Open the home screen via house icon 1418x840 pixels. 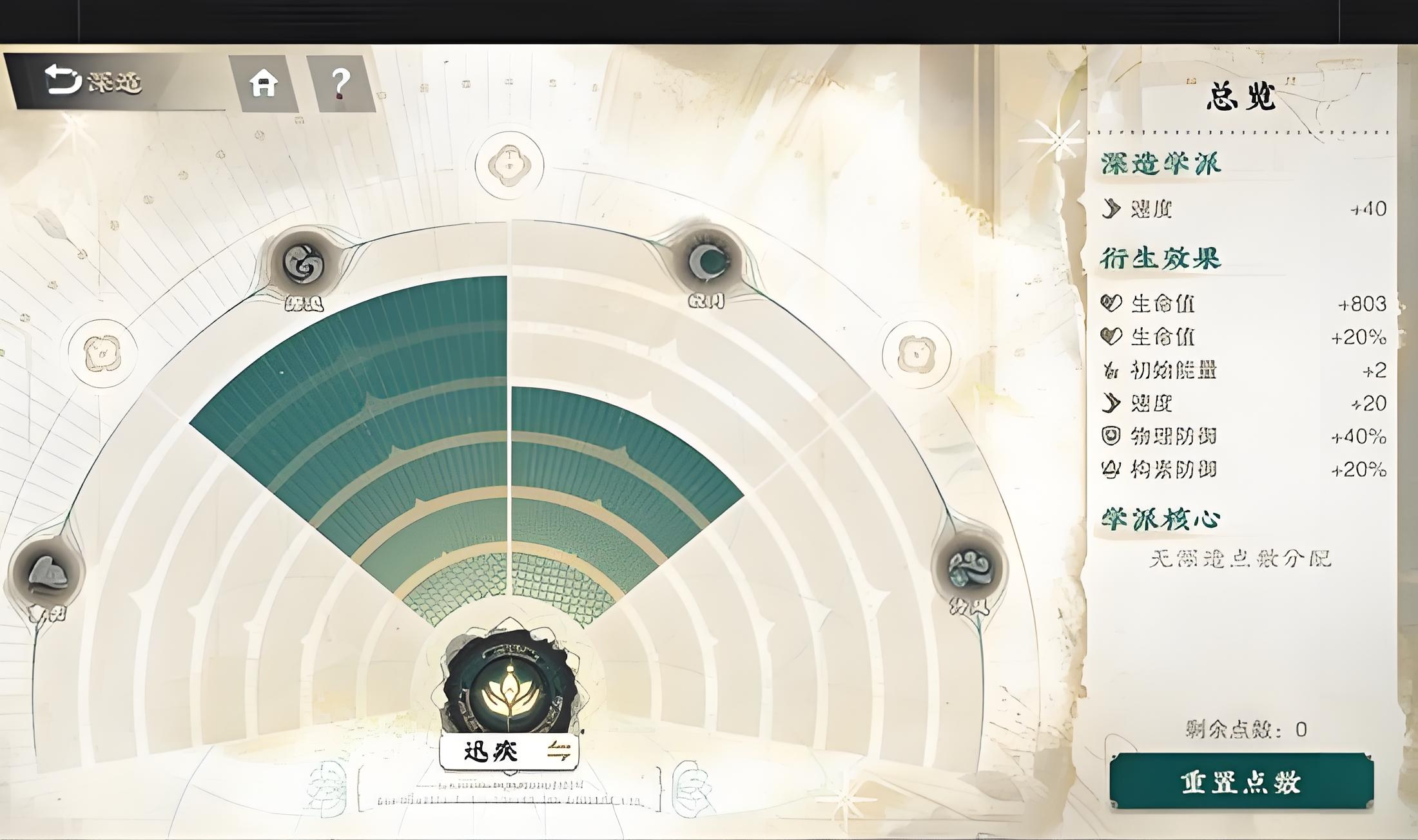[x=264, y=84]
